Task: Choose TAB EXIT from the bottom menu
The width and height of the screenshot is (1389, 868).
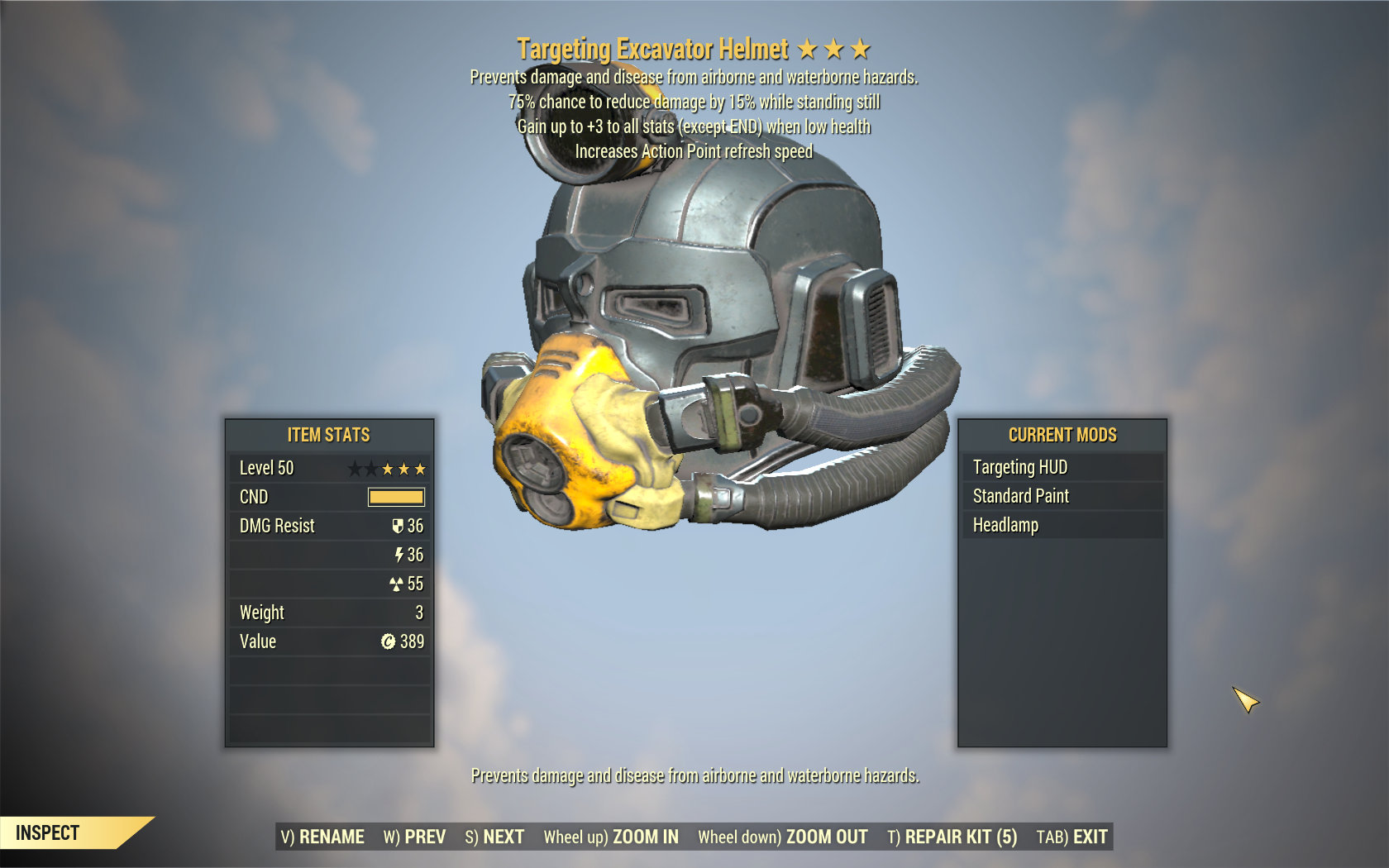Action: pos(1074,837)
